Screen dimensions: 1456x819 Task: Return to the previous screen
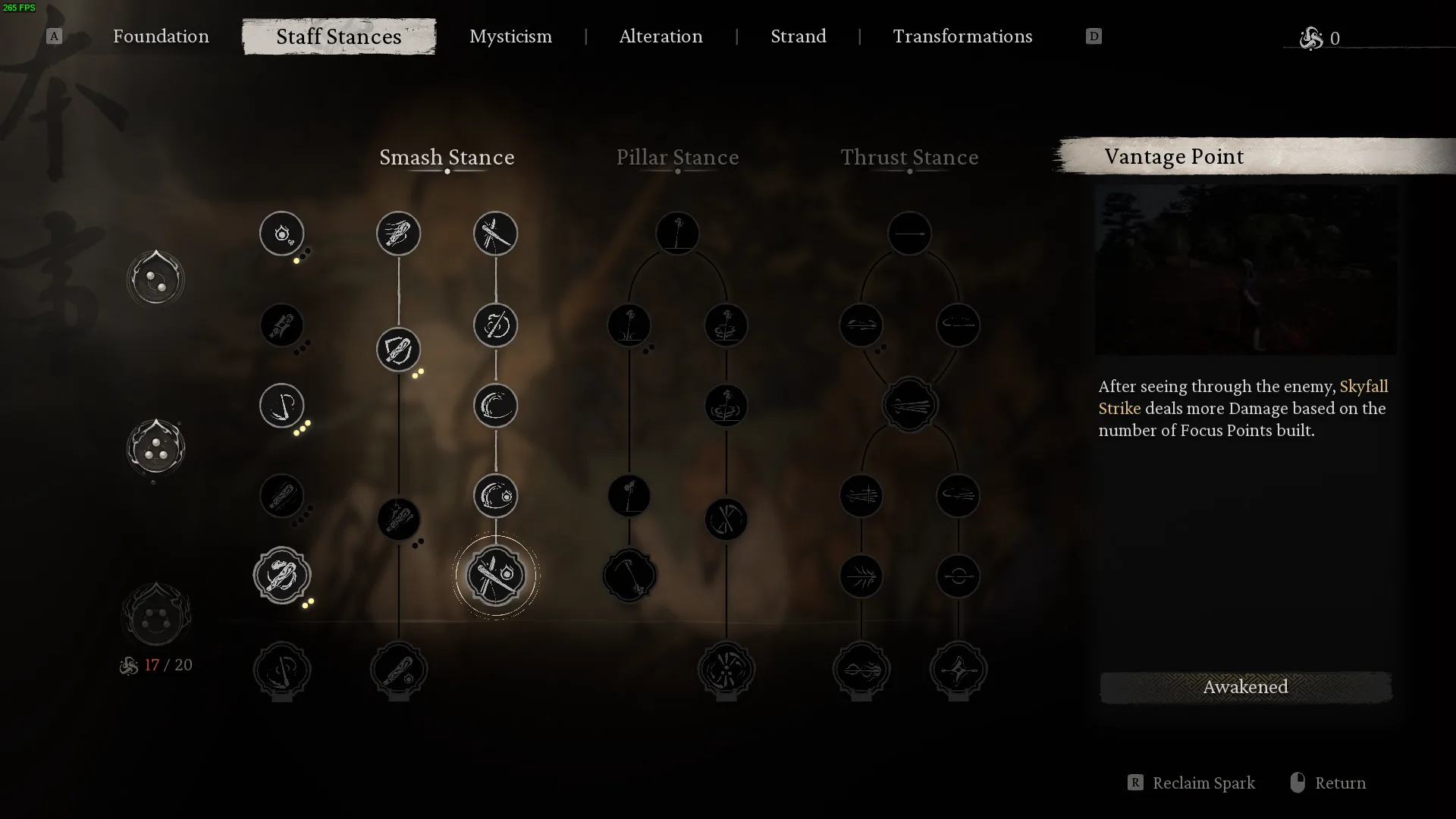coord(1339,783)
